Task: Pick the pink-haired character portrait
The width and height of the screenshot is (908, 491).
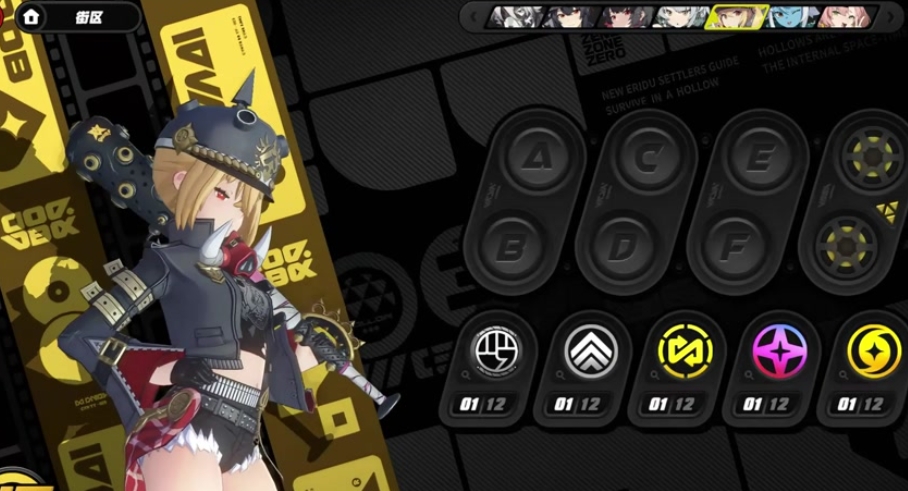Action: 843,16
